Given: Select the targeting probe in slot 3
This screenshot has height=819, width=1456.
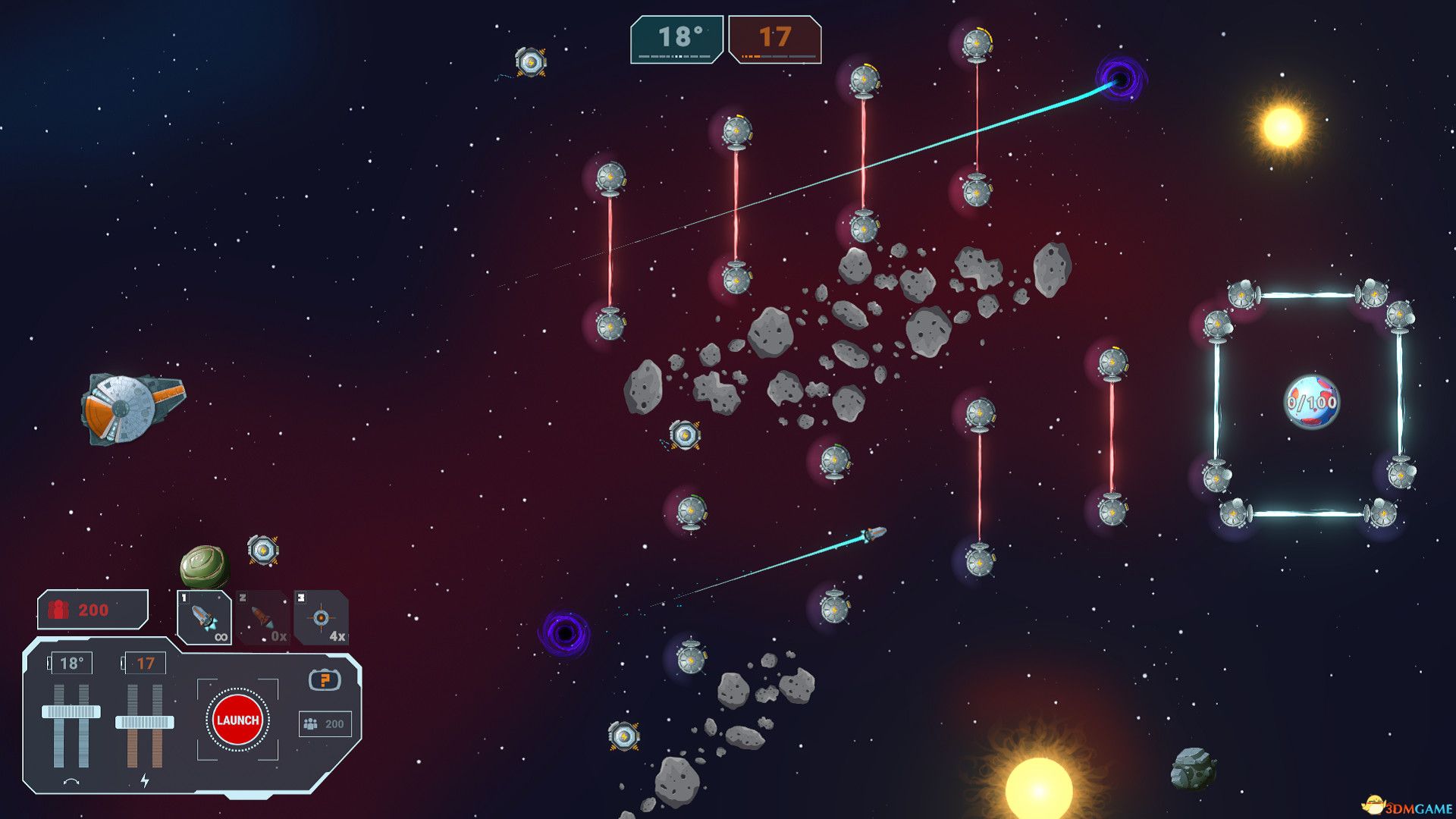Looking at the screenshot, I should [x=322, y=618].
